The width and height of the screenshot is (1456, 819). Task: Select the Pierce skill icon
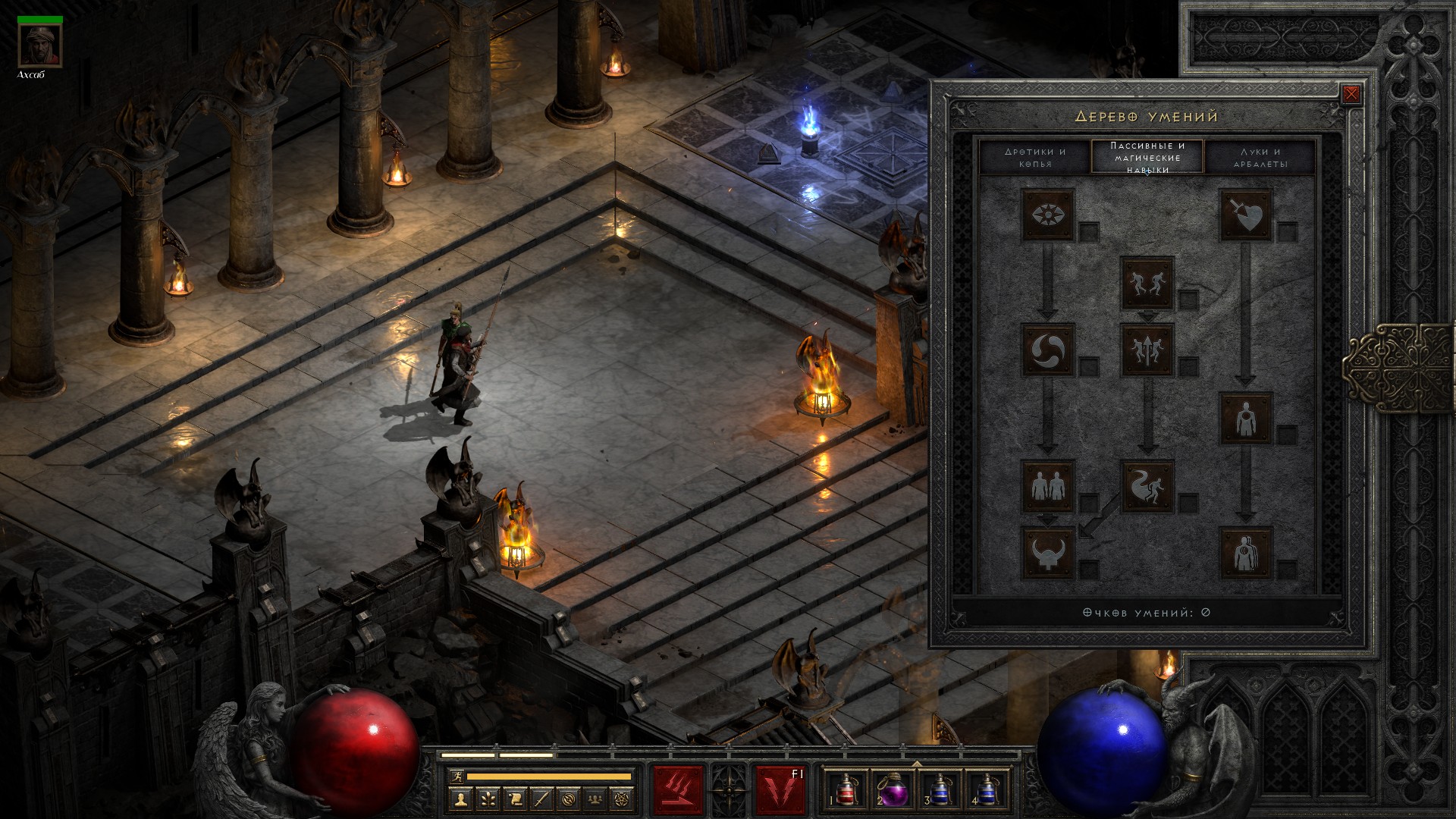pos(1245,552)
